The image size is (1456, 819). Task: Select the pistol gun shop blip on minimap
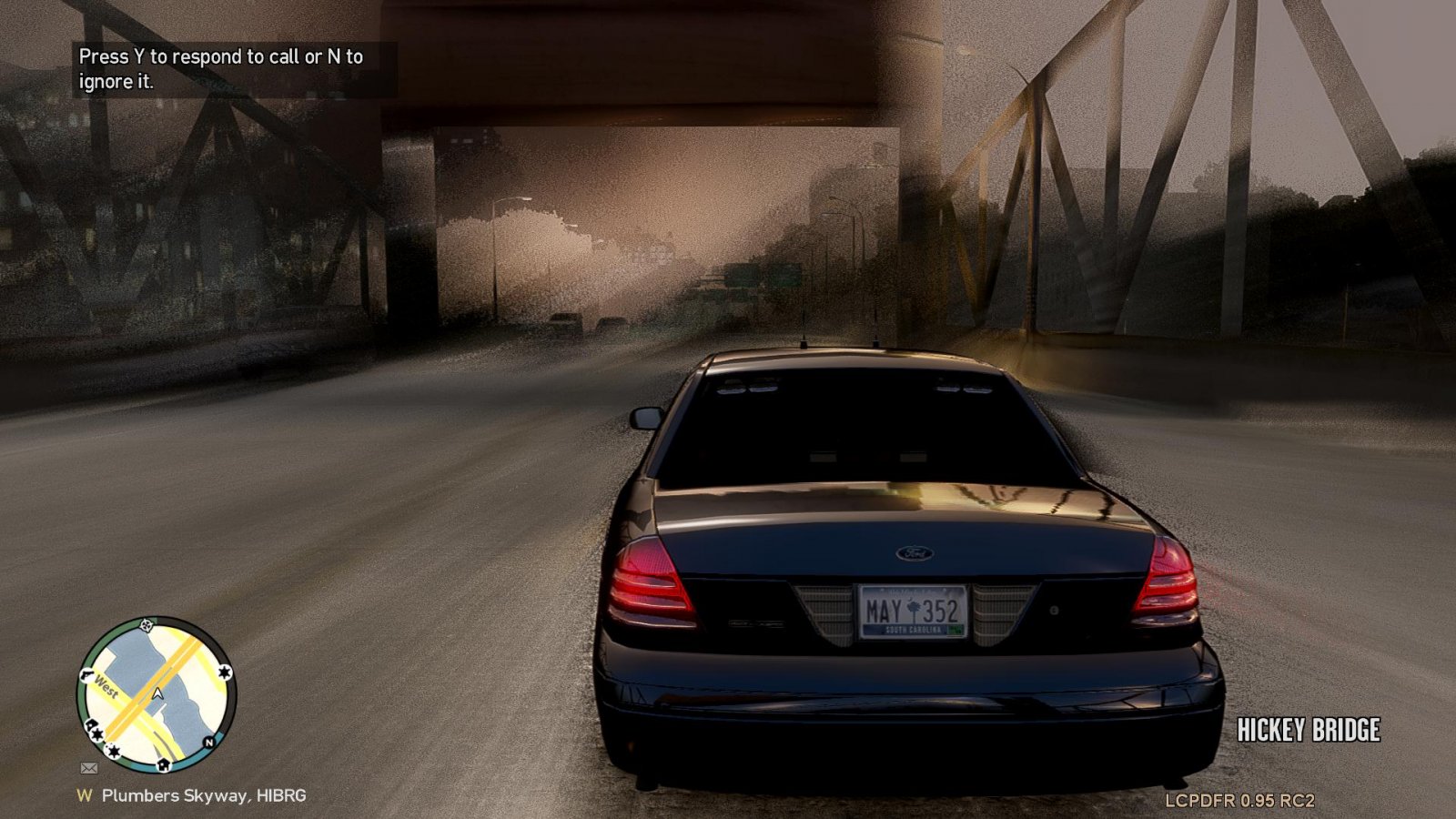coord(87,675)
